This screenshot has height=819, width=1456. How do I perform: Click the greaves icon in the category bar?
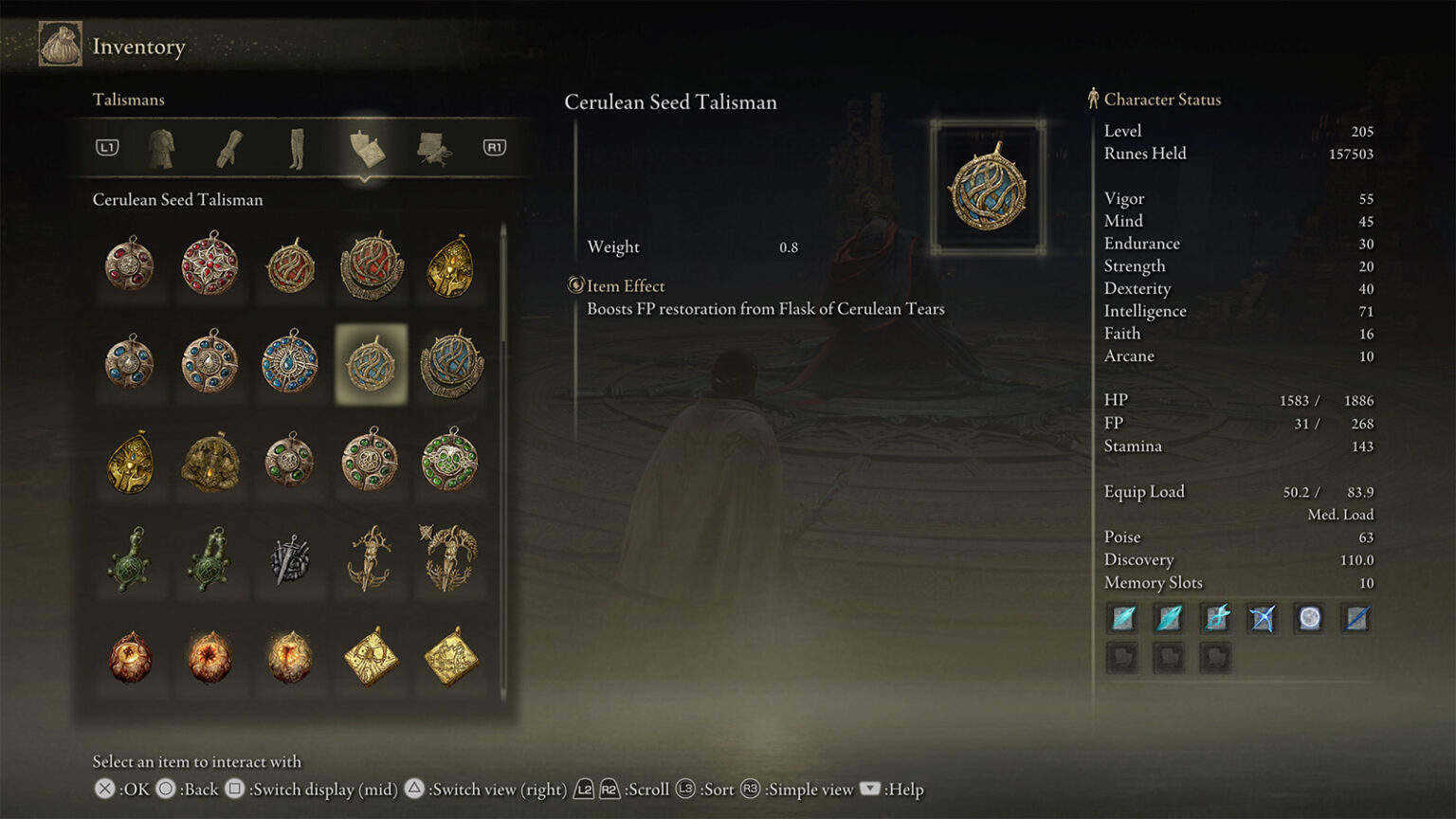[297, 148]
